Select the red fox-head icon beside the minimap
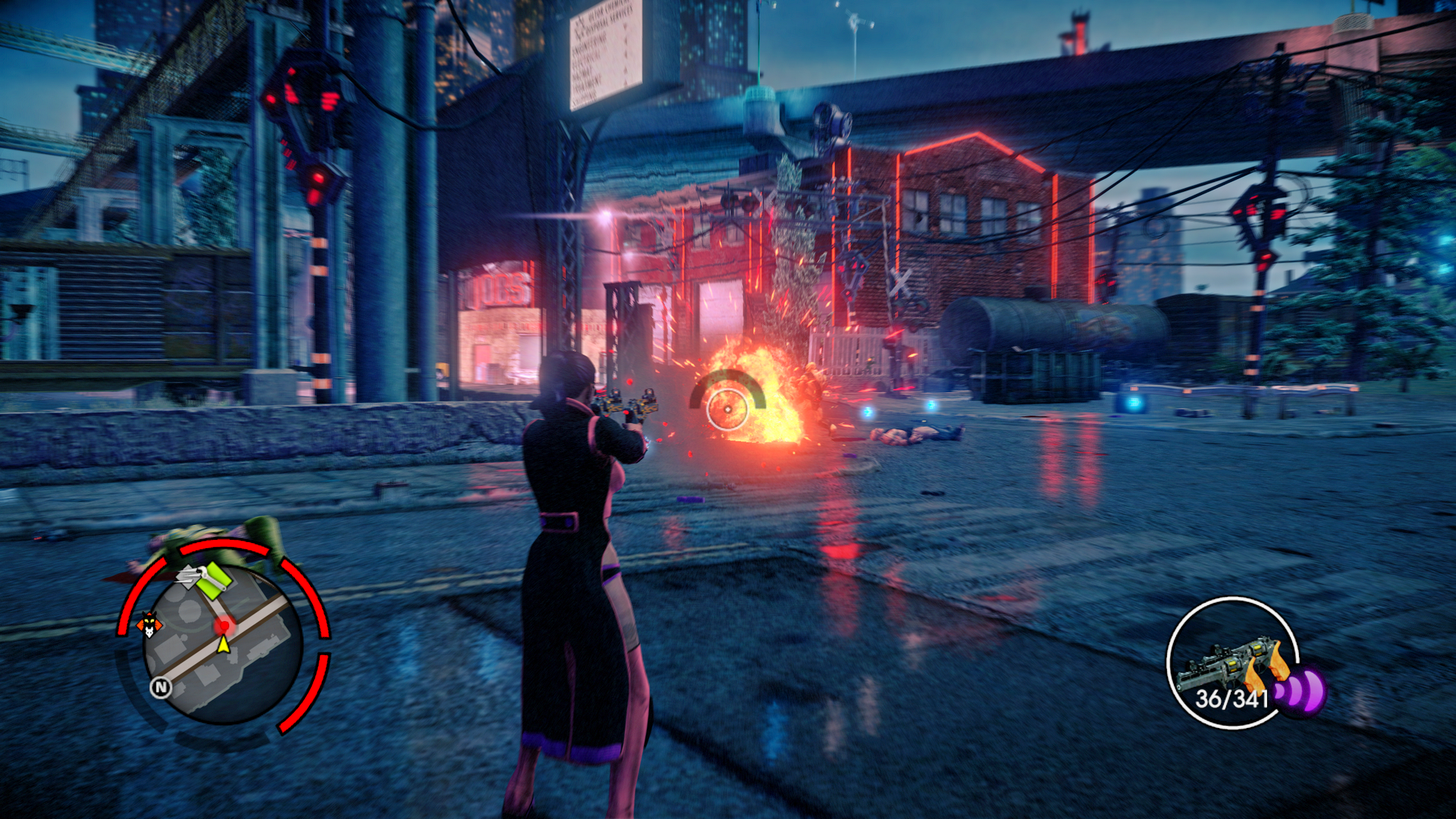The width and height of the screenshot is (1456, 819). (149, 625)
